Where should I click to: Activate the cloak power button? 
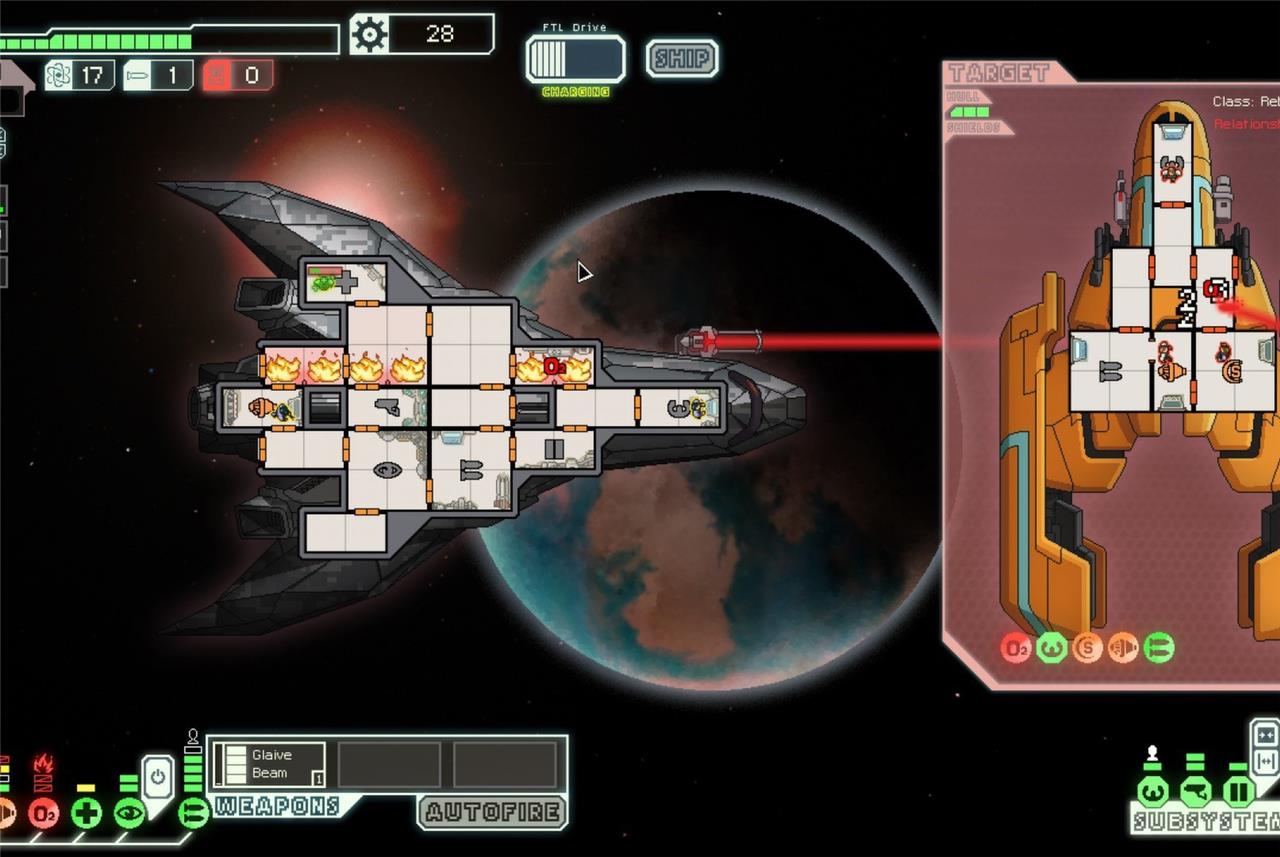(x=158, y=775)
